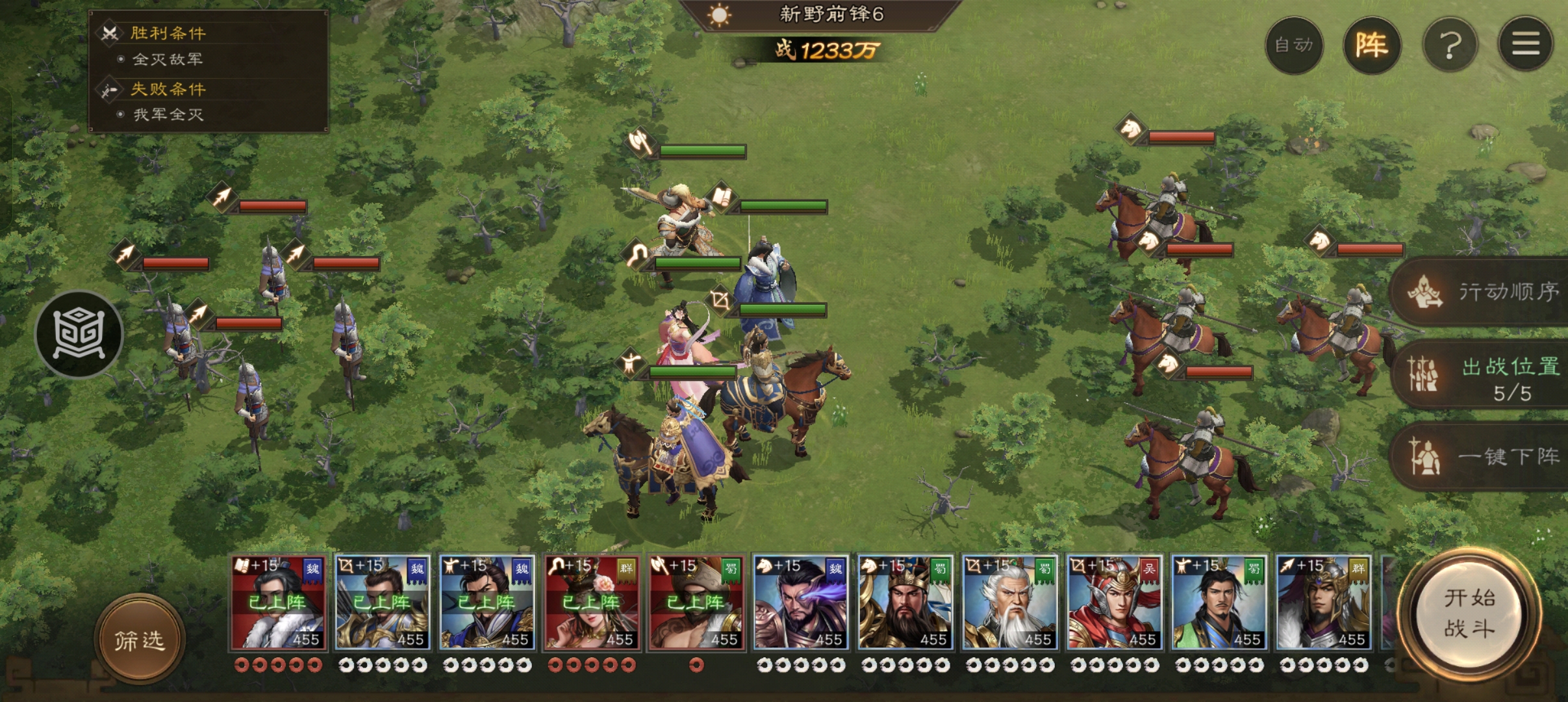Open the 筛选 hero filter

point(140,640)
